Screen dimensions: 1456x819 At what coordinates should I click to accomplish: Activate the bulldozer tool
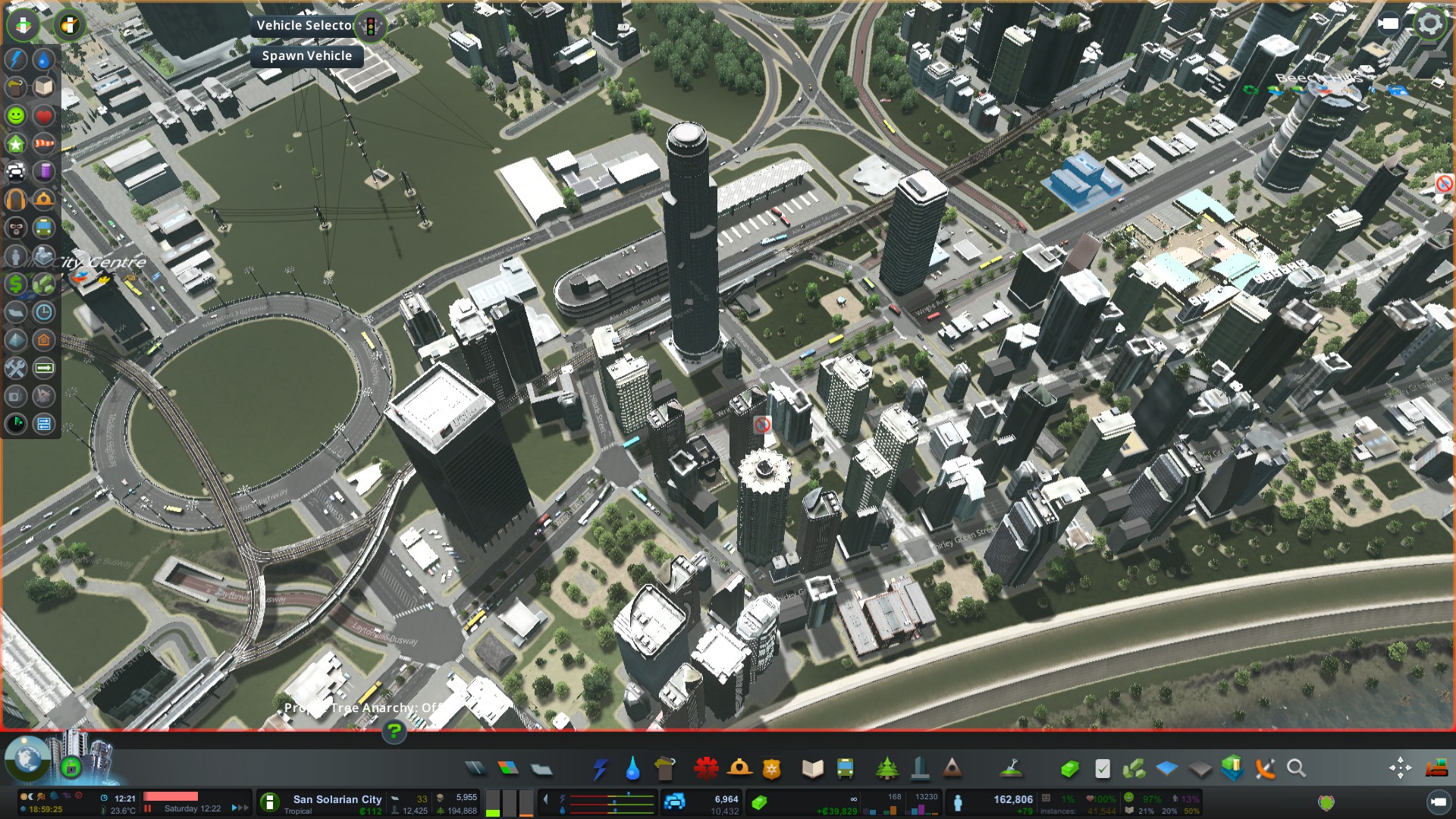[x=1436, y=769]
